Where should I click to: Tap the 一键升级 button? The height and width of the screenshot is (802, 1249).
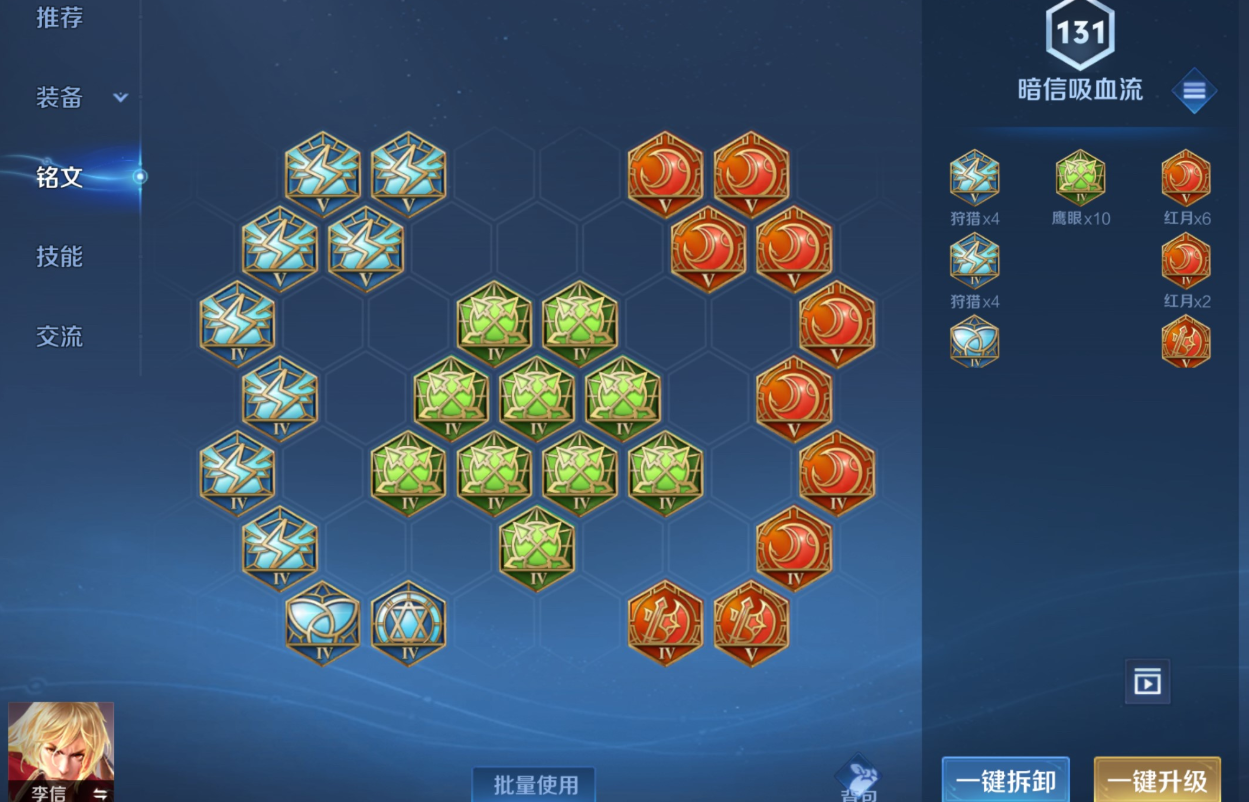point(1157,780)
